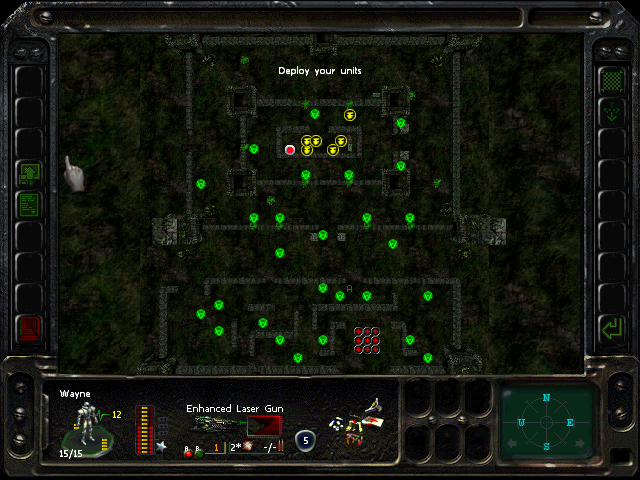Click the cluster of red unit dots
The width and height of the screenshot is (640, 480).
367,340
